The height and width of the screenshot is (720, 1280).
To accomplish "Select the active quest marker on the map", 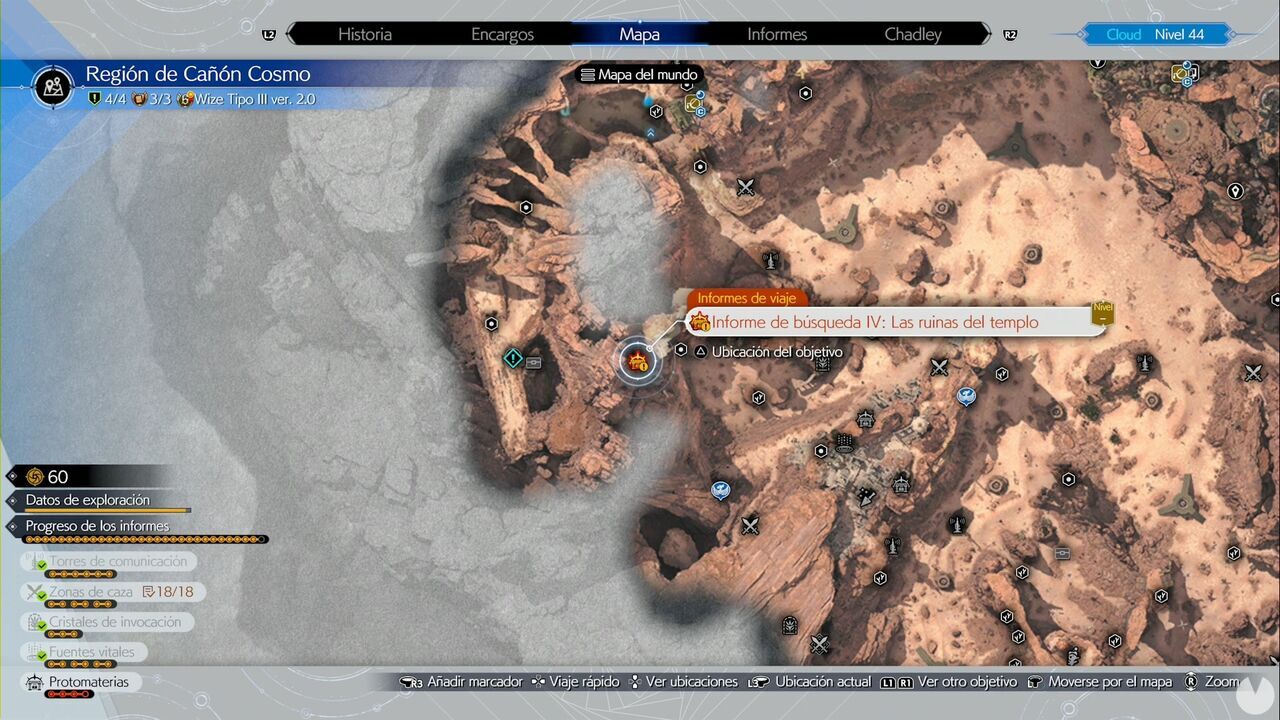I will [x=639, y=362].
